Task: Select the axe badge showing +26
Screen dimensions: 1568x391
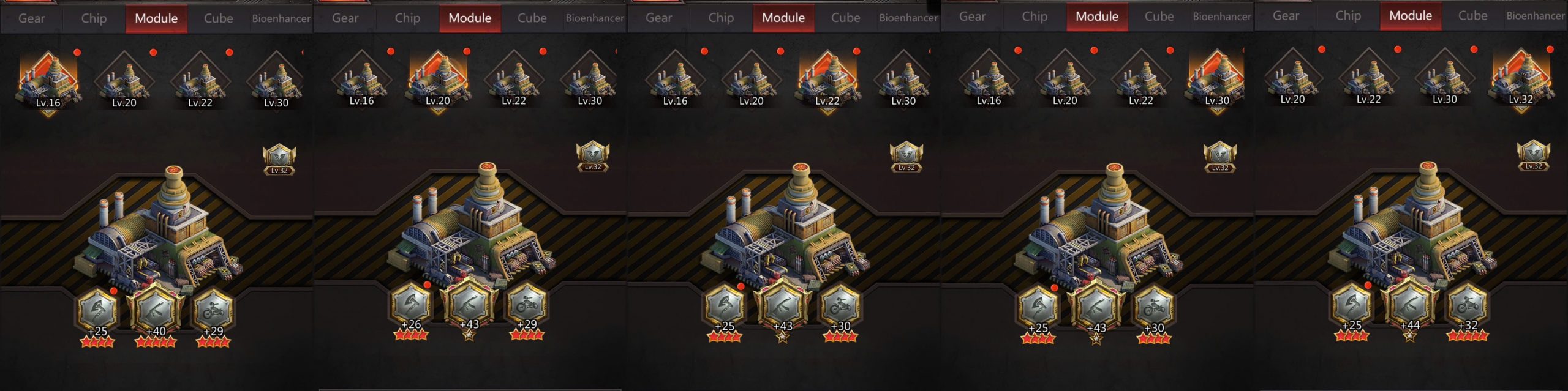Action: point(411,304)
